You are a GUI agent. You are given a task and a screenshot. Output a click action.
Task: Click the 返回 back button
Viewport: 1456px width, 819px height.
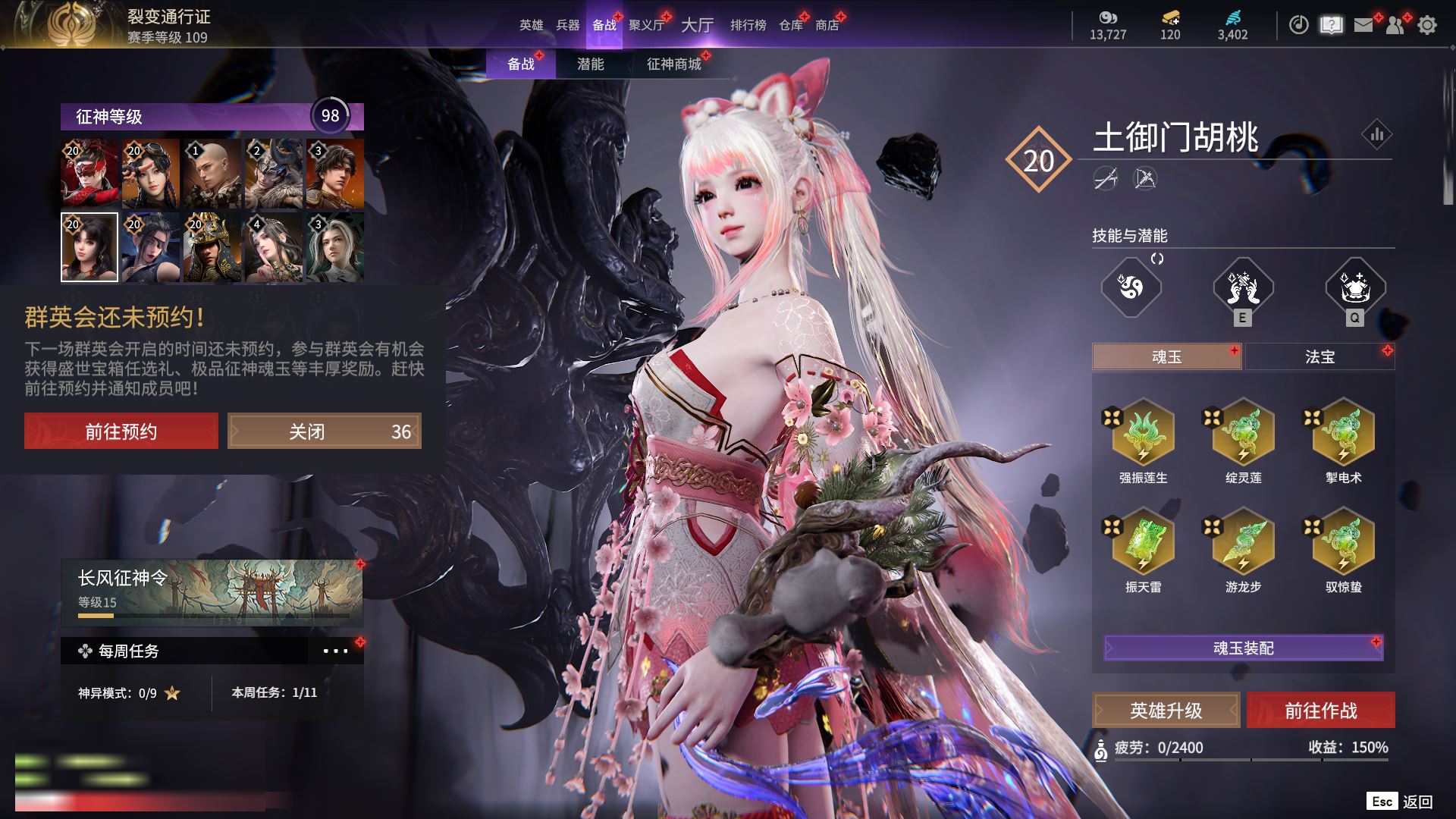click(x=1417, y=802)
